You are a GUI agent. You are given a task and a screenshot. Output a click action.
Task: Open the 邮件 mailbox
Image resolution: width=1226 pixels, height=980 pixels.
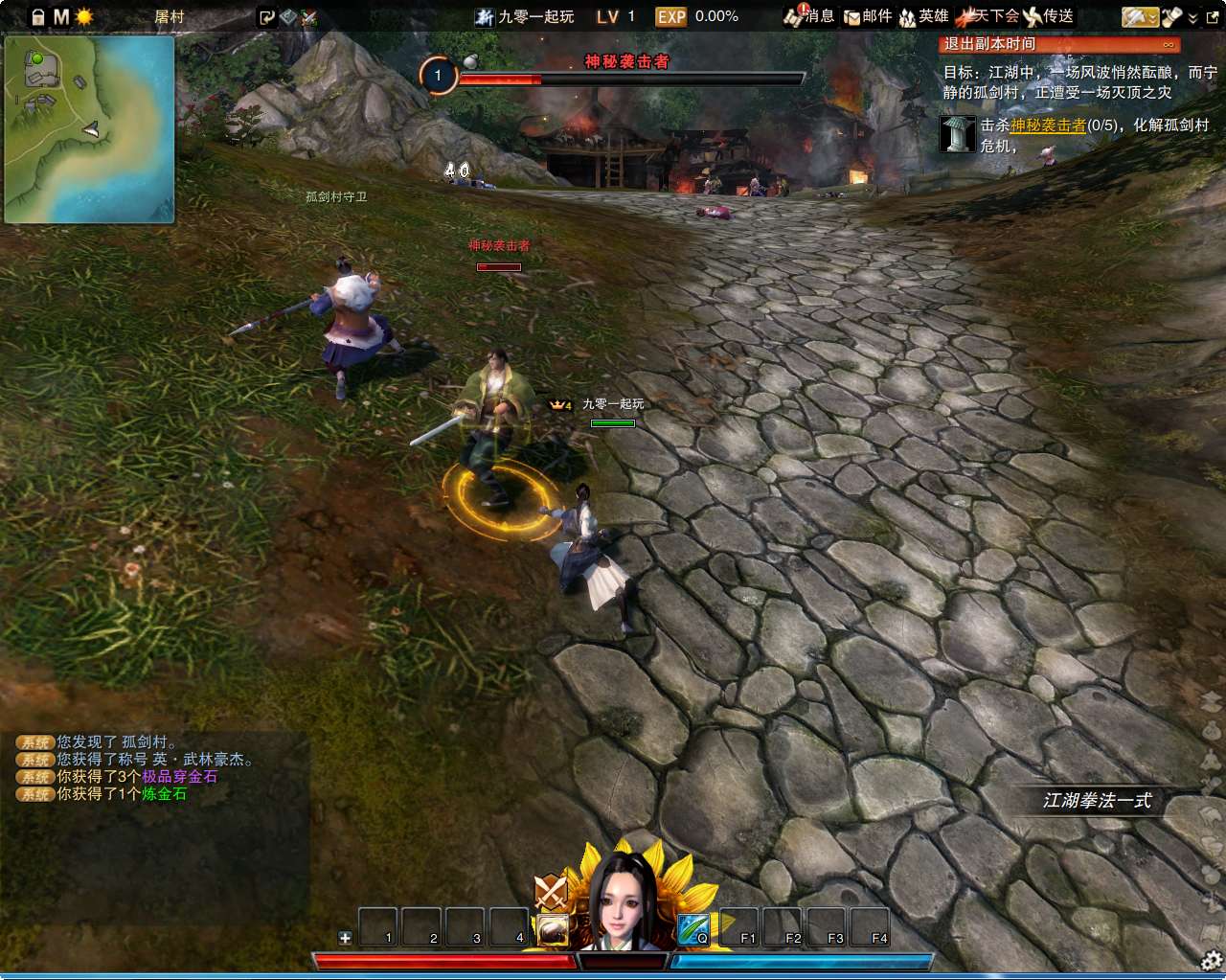[x=868, y=16]
